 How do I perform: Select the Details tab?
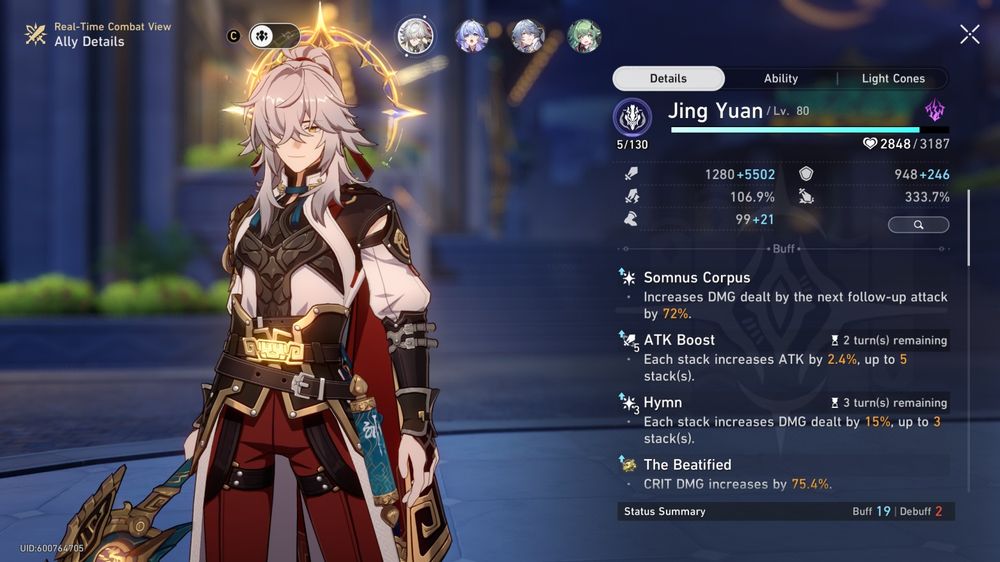pyautogui.click(x=668, y=79)
